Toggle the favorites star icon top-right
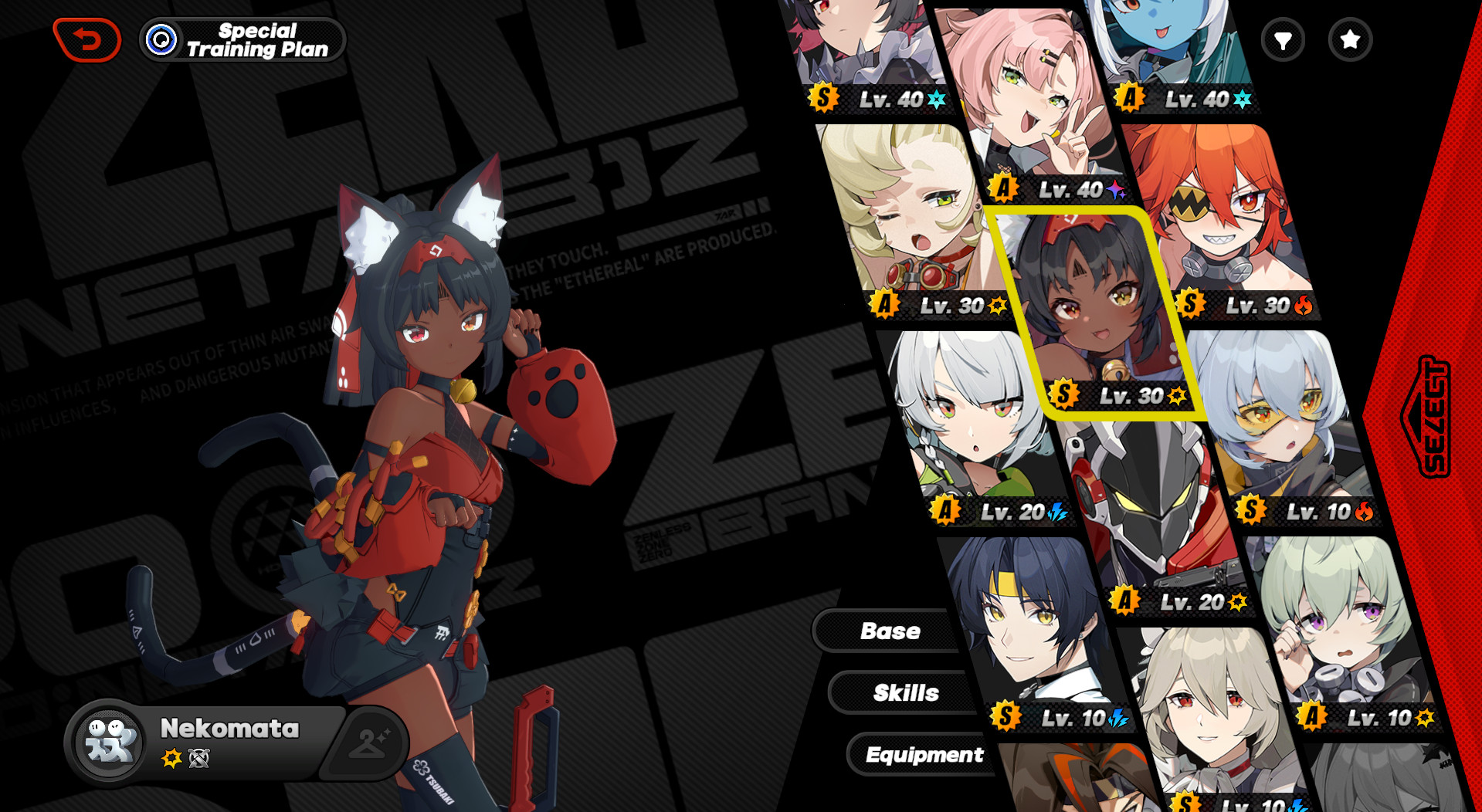 coord(1349,40)
